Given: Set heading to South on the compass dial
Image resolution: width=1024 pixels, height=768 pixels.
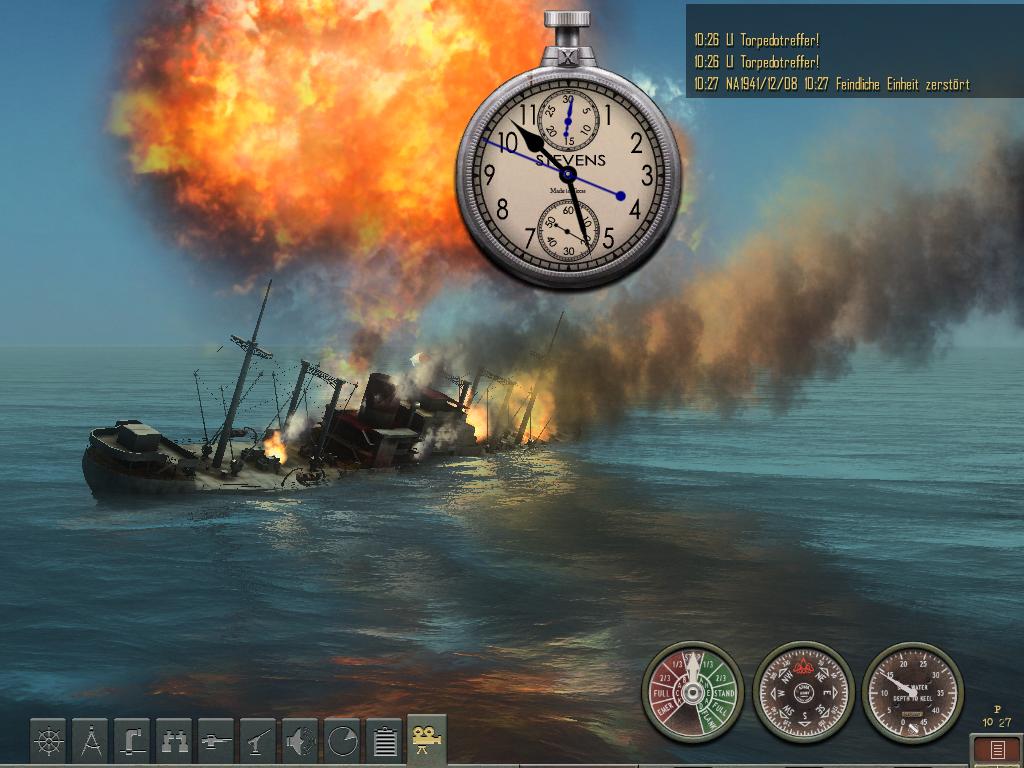Looking at the screenshot, I should click(x=803, y=716).
